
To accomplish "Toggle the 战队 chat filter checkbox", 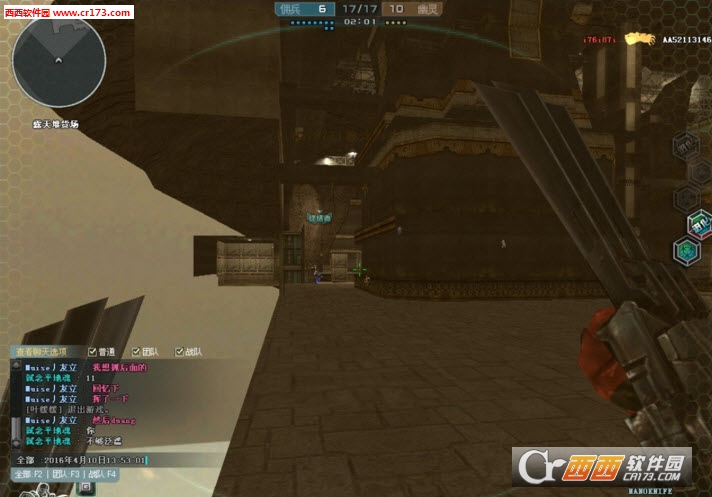I will pyautogui.click(x=180, y=352).
